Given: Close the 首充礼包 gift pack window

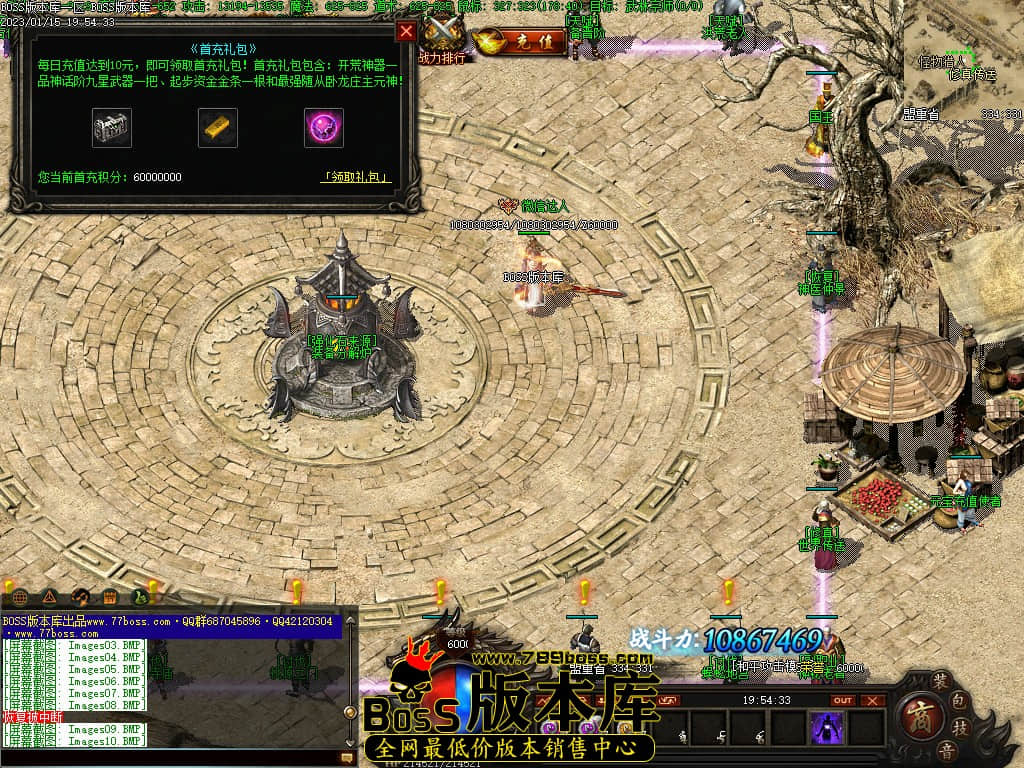Looking at the screenshot, I should (x=406, y=31).
